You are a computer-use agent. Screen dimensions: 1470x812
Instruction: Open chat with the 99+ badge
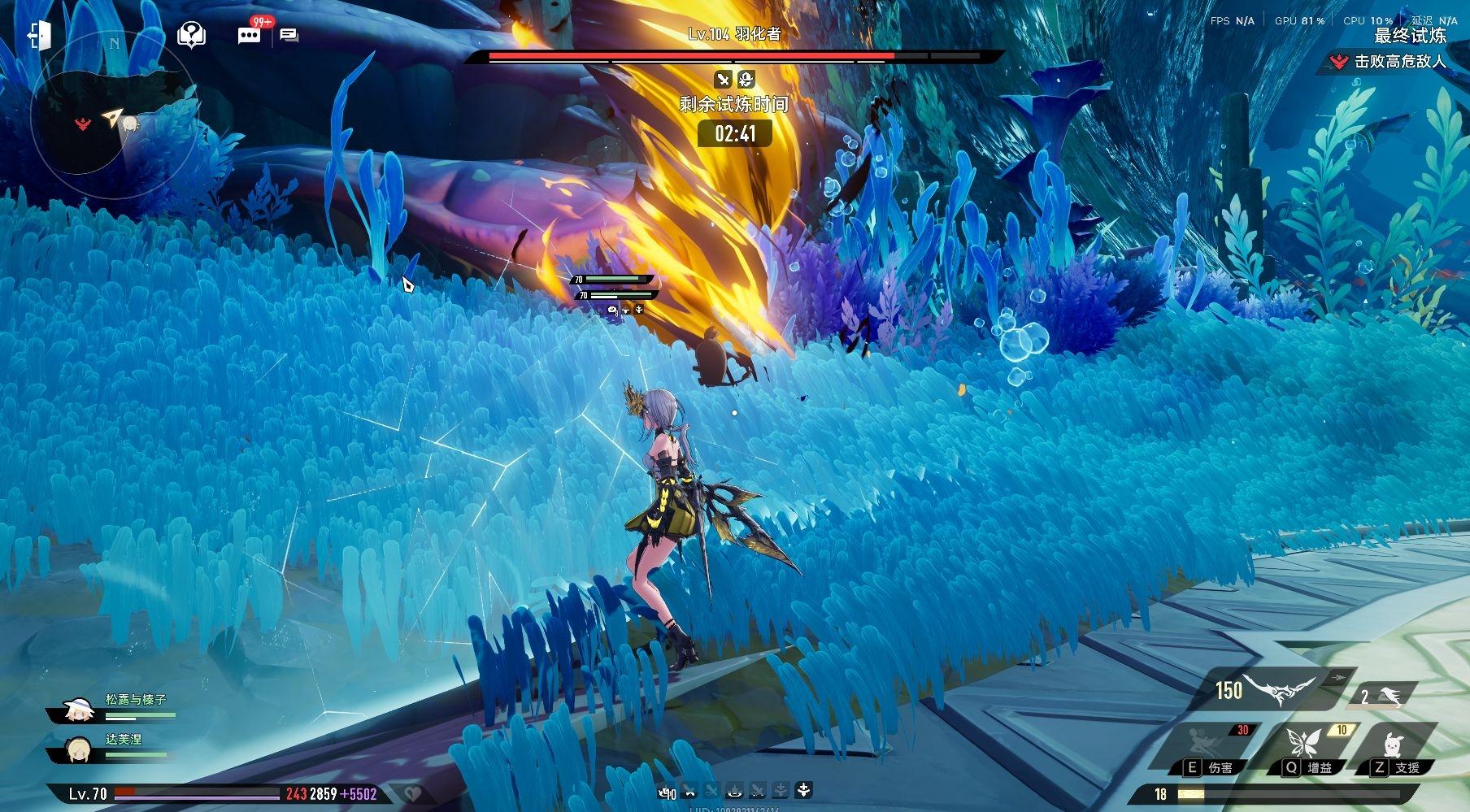pos(249,35)
